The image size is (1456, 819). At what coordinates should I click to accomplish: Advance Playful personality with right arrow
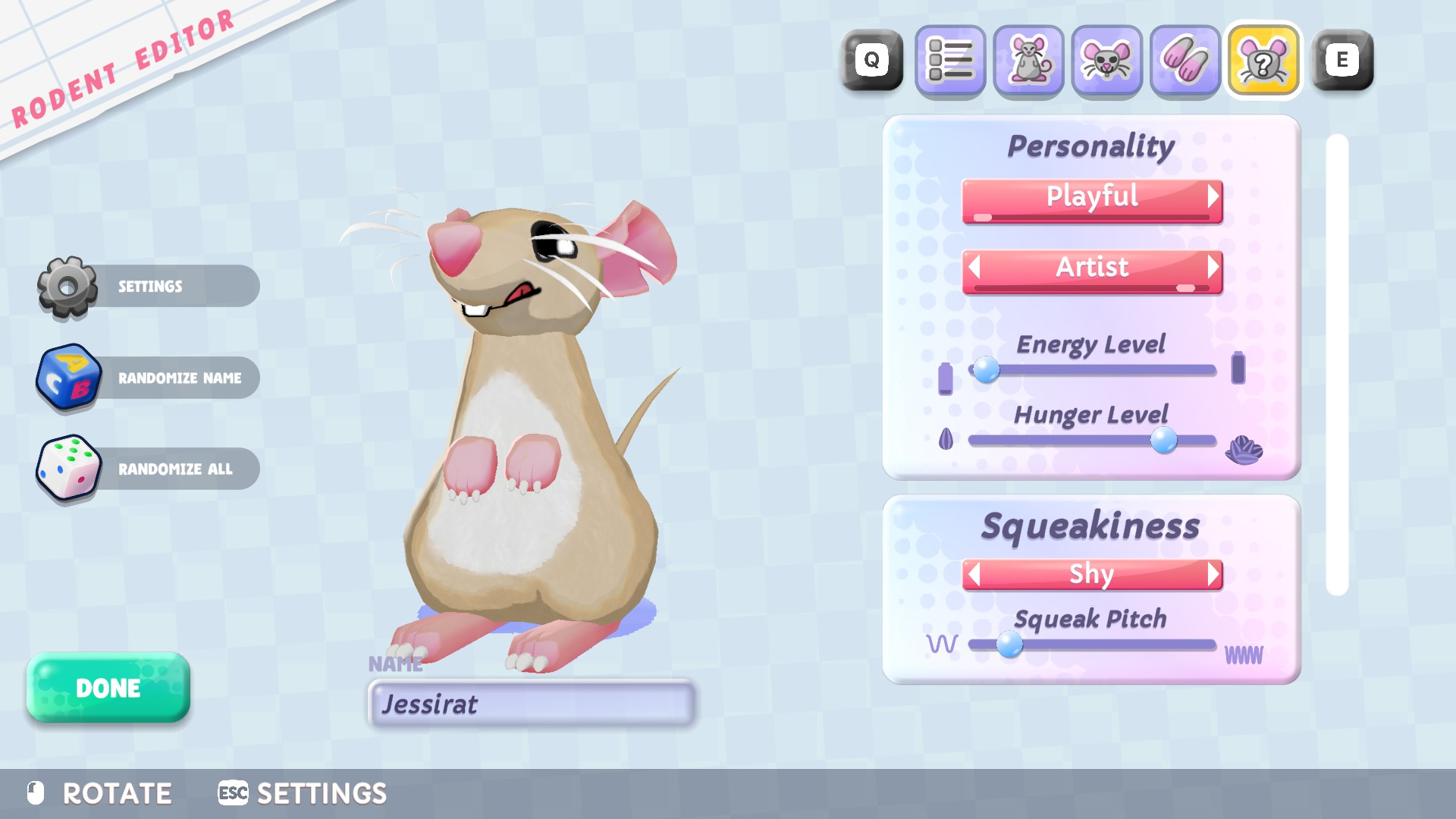click(1213, 197)
